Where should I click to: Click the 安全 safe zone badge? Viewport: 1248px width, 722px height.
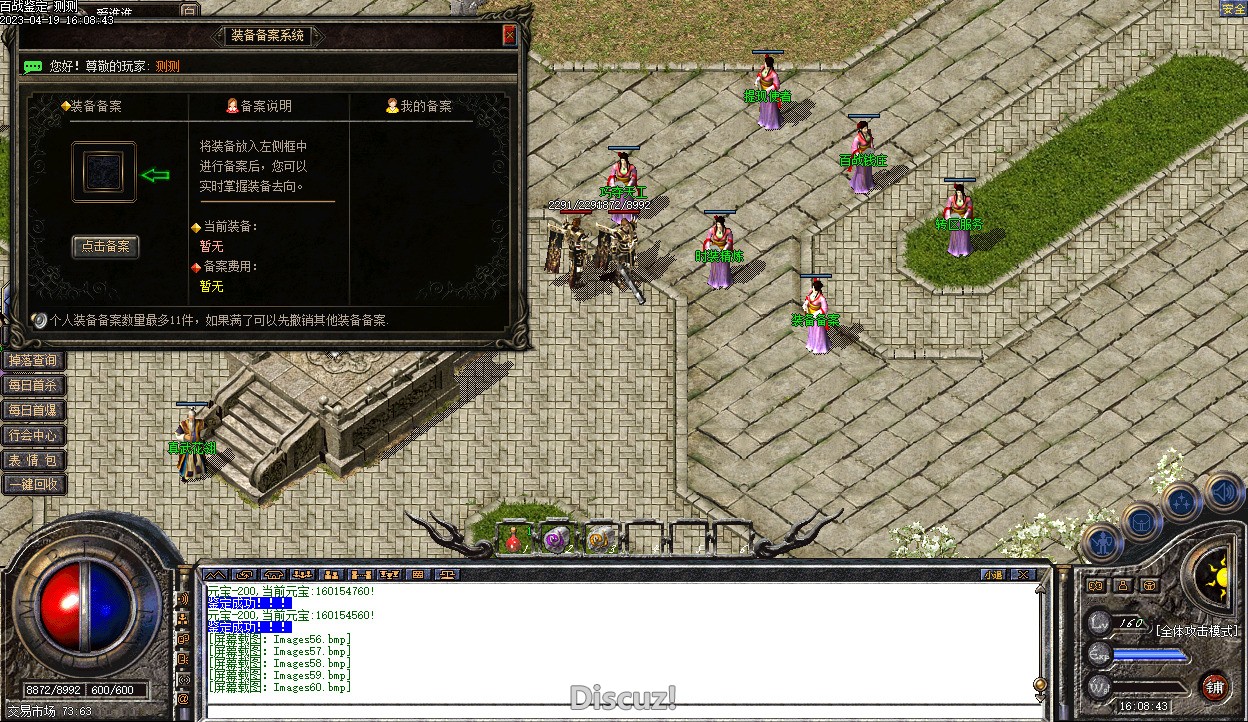coord(1233,9)
